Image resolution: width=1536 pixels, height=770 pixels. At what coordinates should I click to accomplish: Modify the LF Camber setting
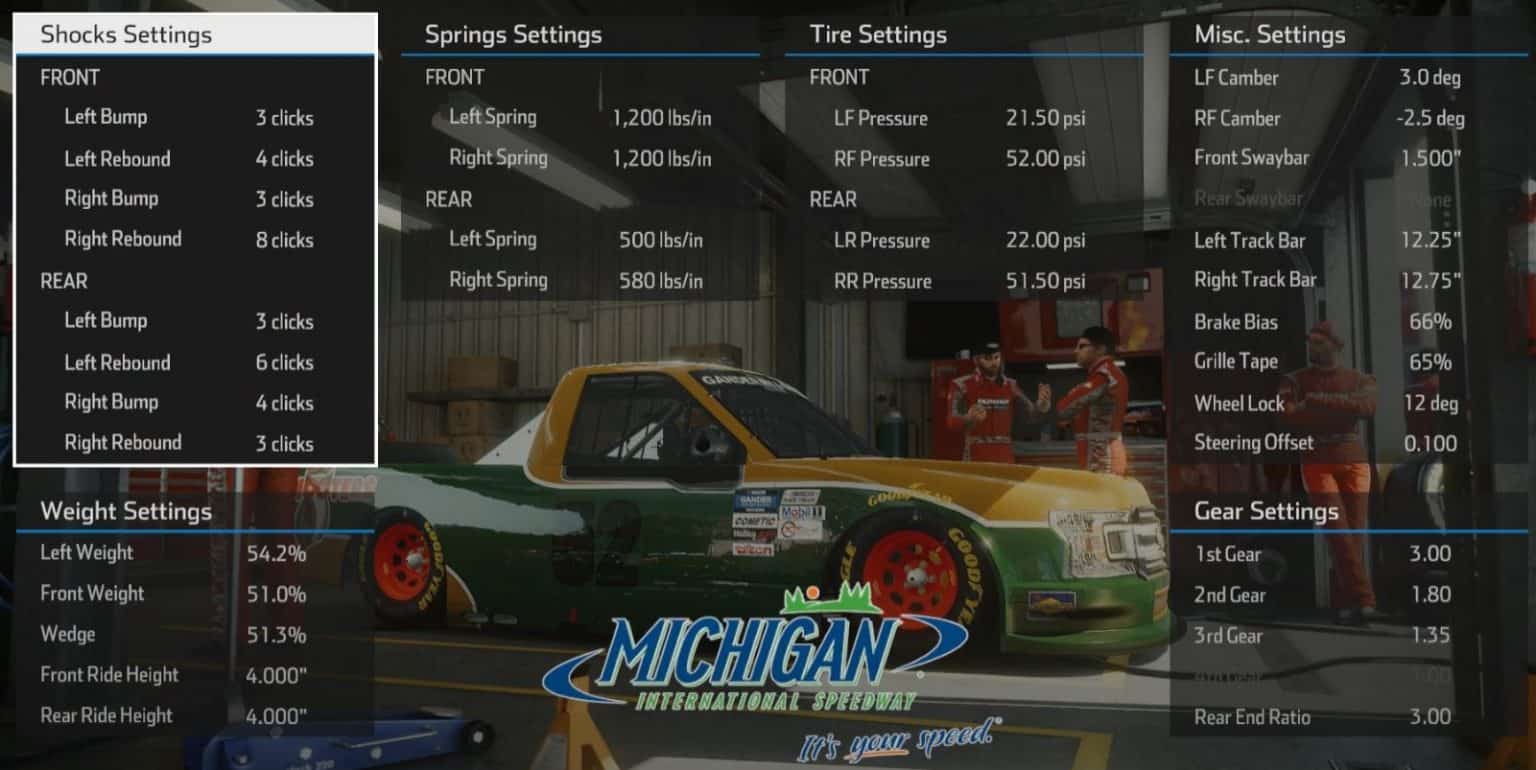point(1428,78)
